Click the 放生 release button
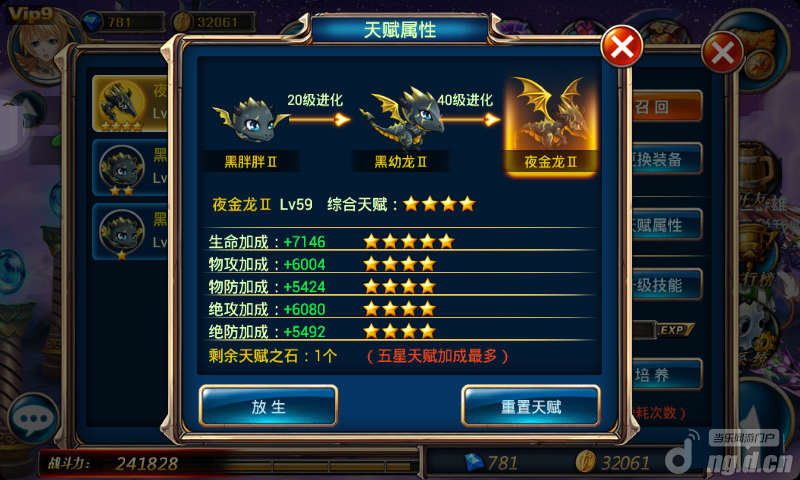Viewport: 800px width, 480px height. point(268,406)
